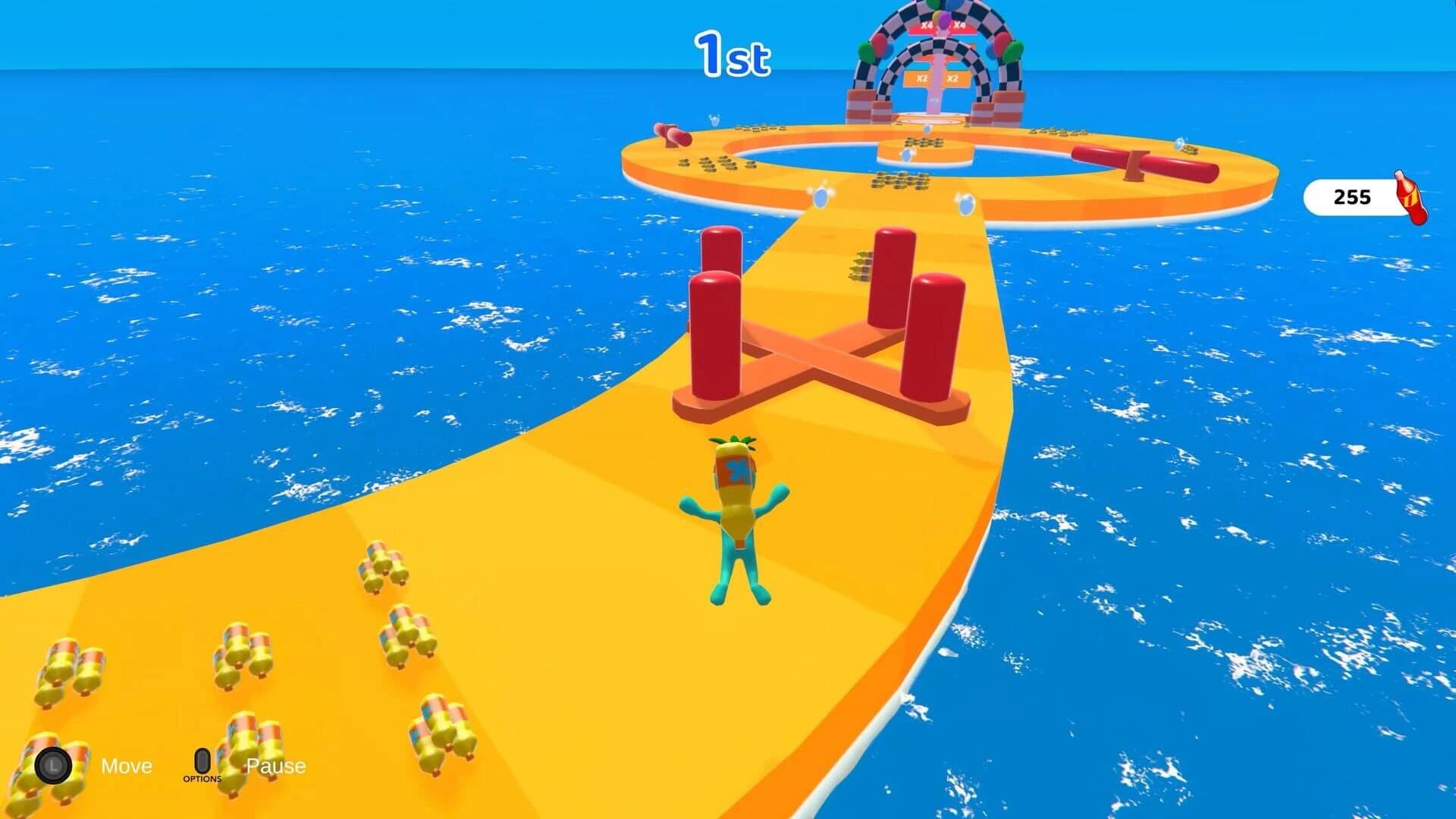1456x819 pixels.
Task: Click the cola bottle currency icon
Action: pyautogui.click(x=1408, y=199)
